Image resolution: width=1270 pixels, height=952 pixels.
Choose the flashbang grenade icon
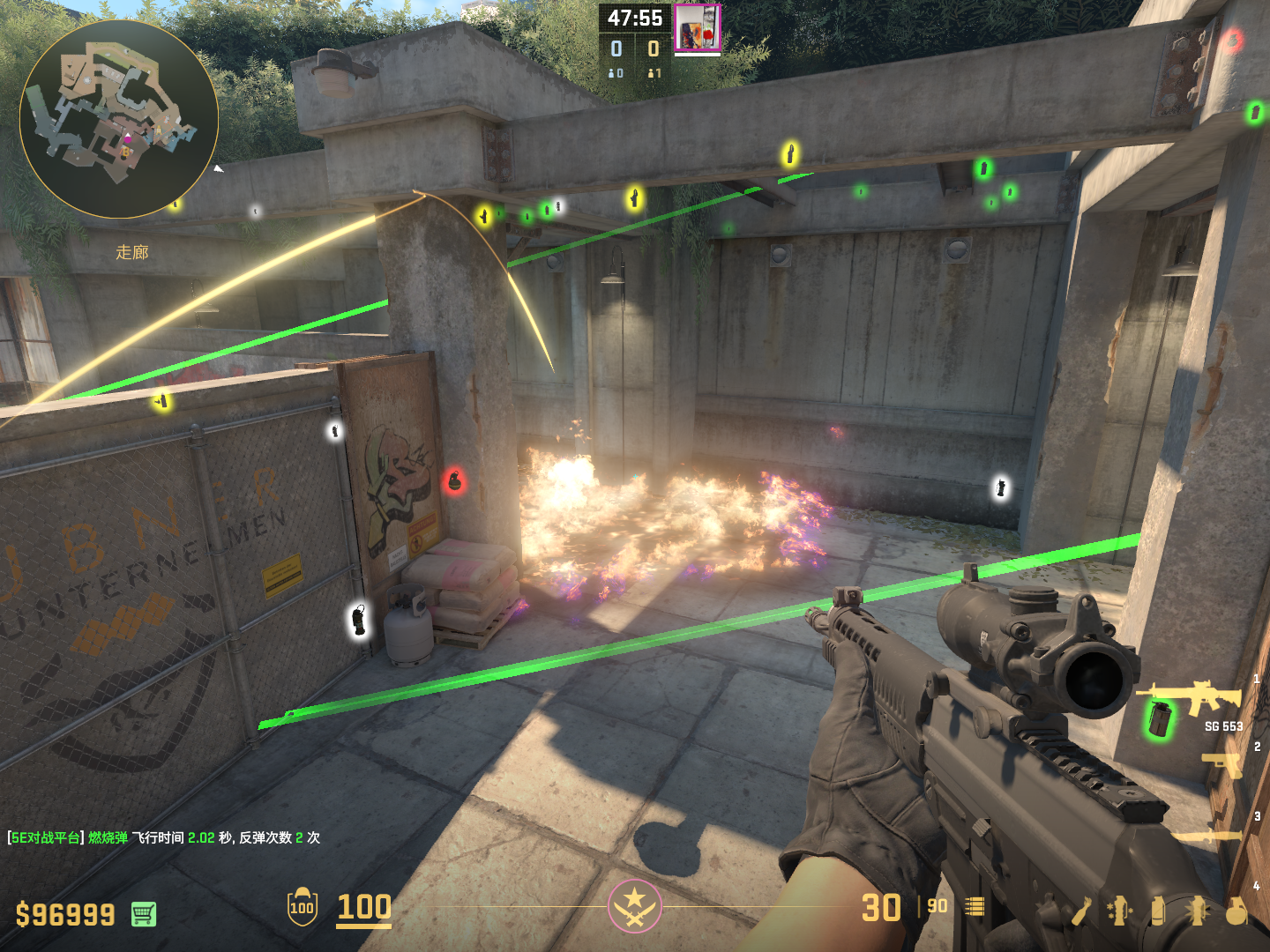click(x=1197, y=911)
